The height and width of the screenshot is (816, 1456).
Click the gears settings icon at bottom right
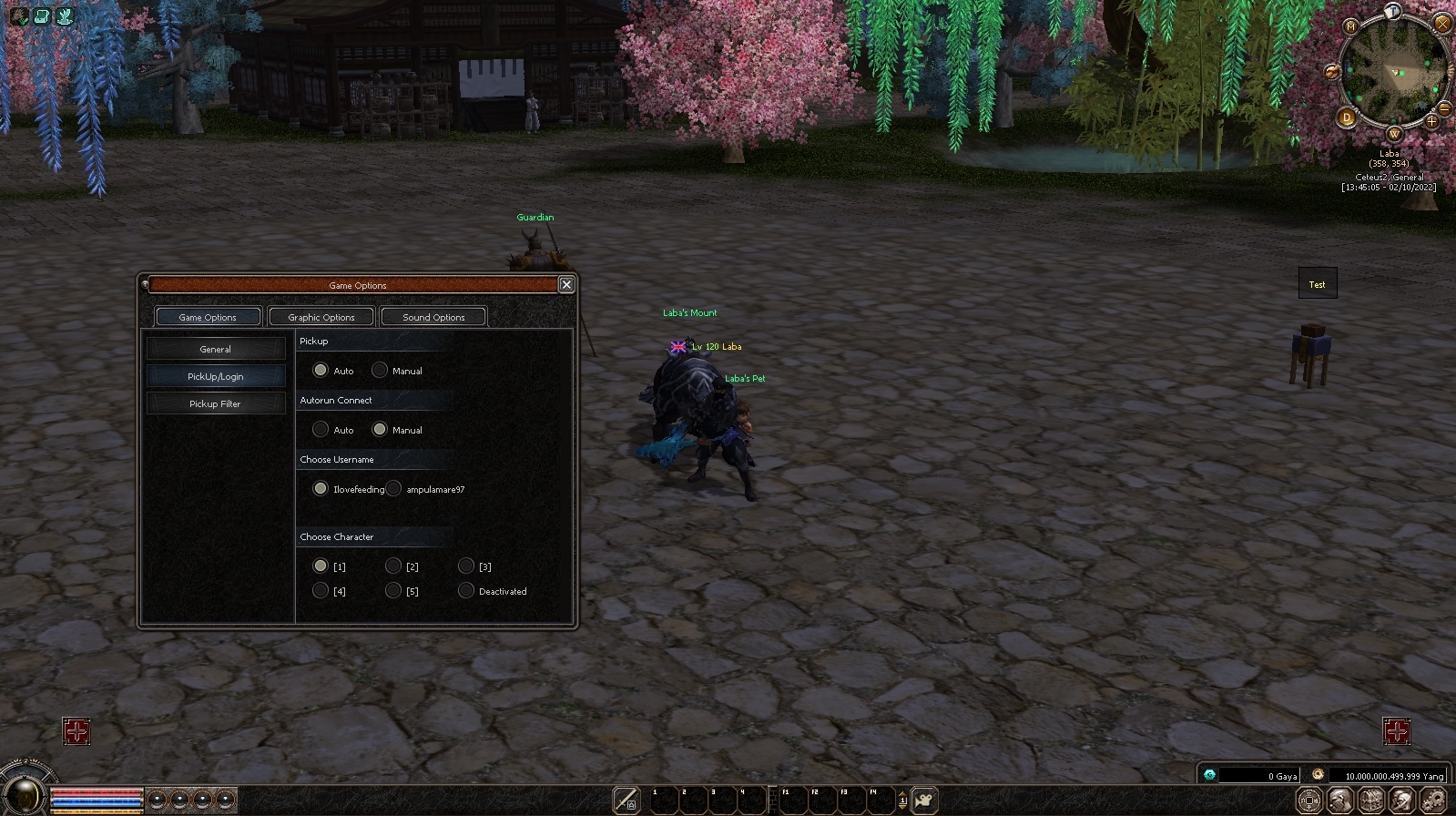(x=1432, y=800)
